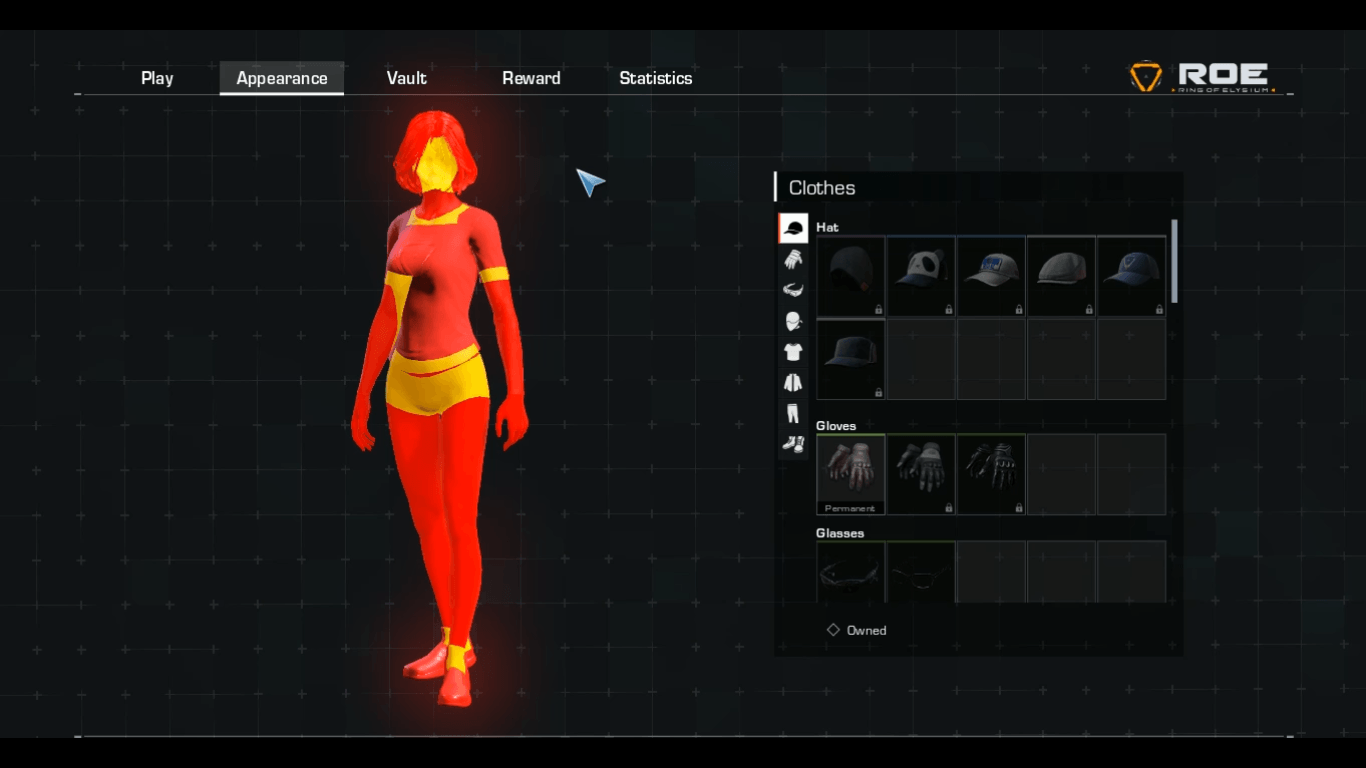Screen dimensions: 1366x768
Task: Choose the hat category icon
Action: (793, 228)
